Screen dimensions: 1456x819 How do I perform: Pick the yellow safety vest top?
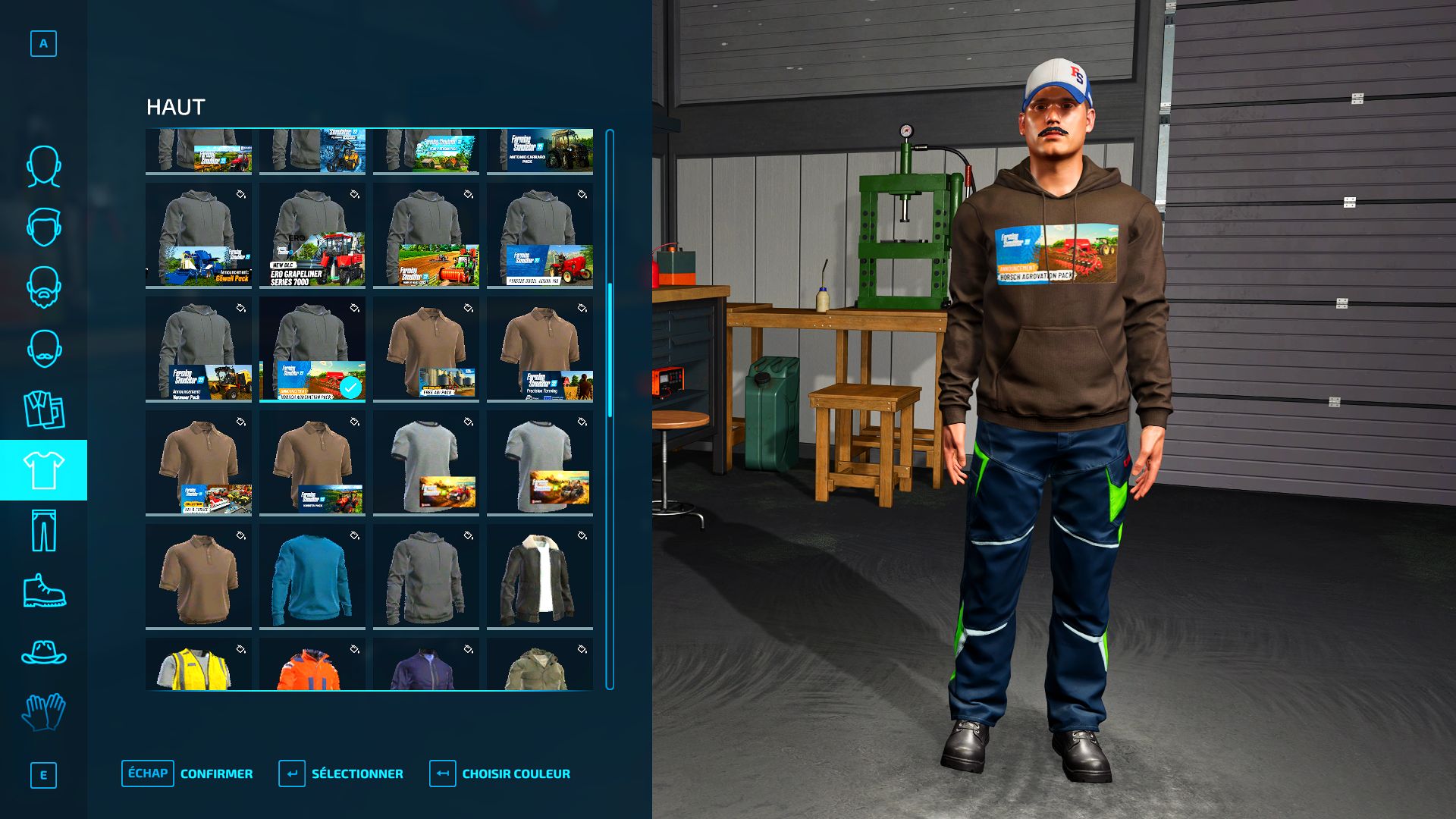[198, 664]
